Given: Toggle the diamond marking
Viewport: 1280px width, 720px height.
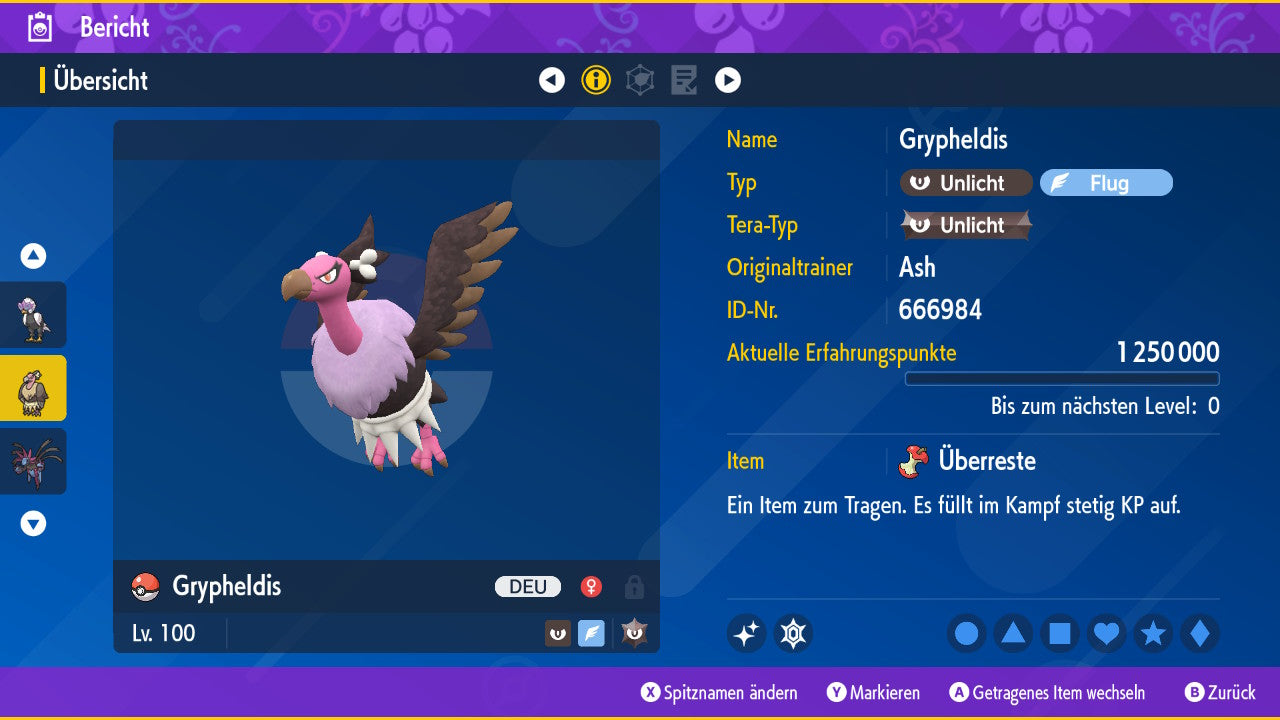Looking at the screenshot, I should pos(1200,634).
